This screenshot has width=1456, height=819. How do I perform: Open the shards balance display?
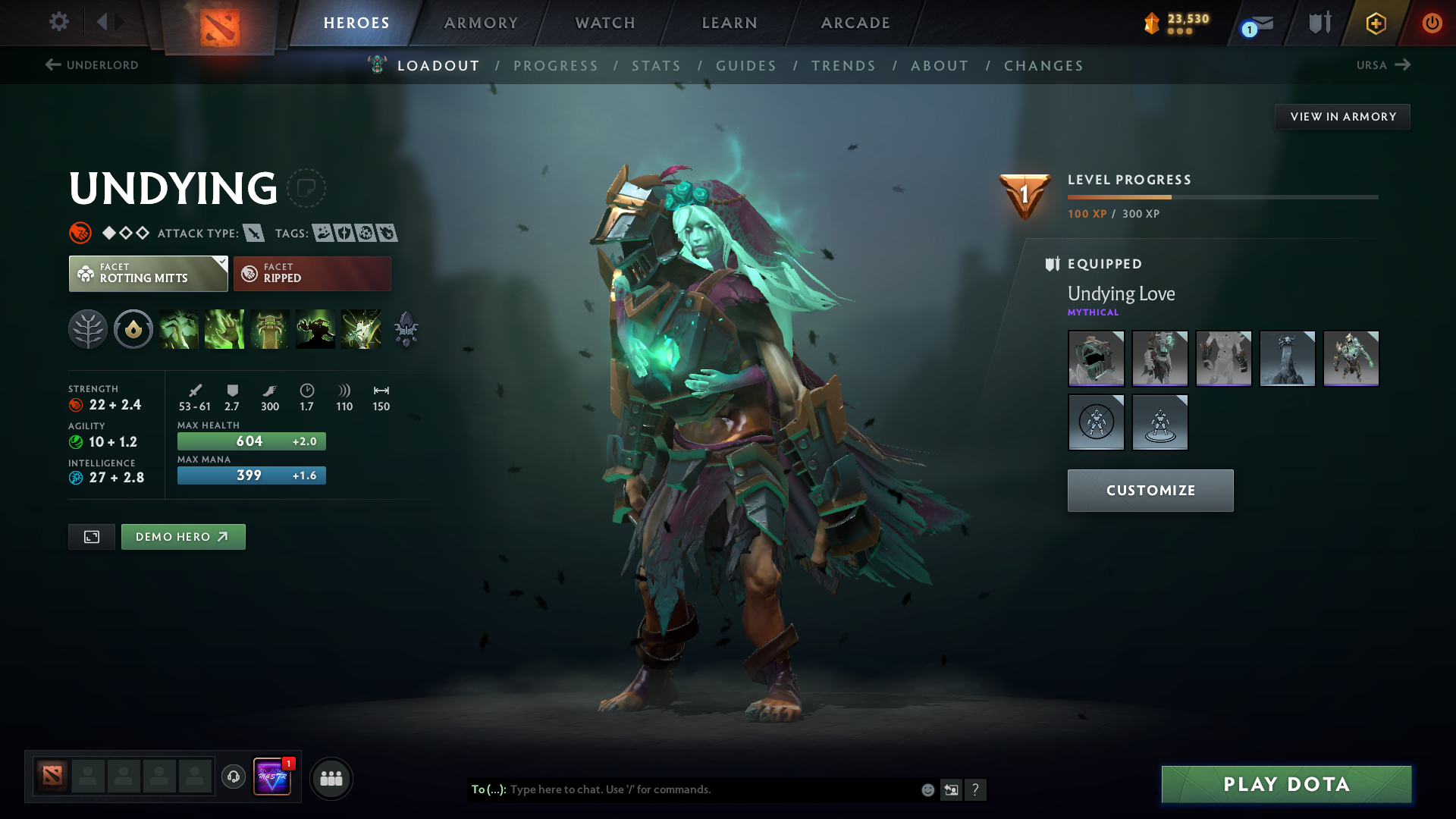coord(1174,23)
